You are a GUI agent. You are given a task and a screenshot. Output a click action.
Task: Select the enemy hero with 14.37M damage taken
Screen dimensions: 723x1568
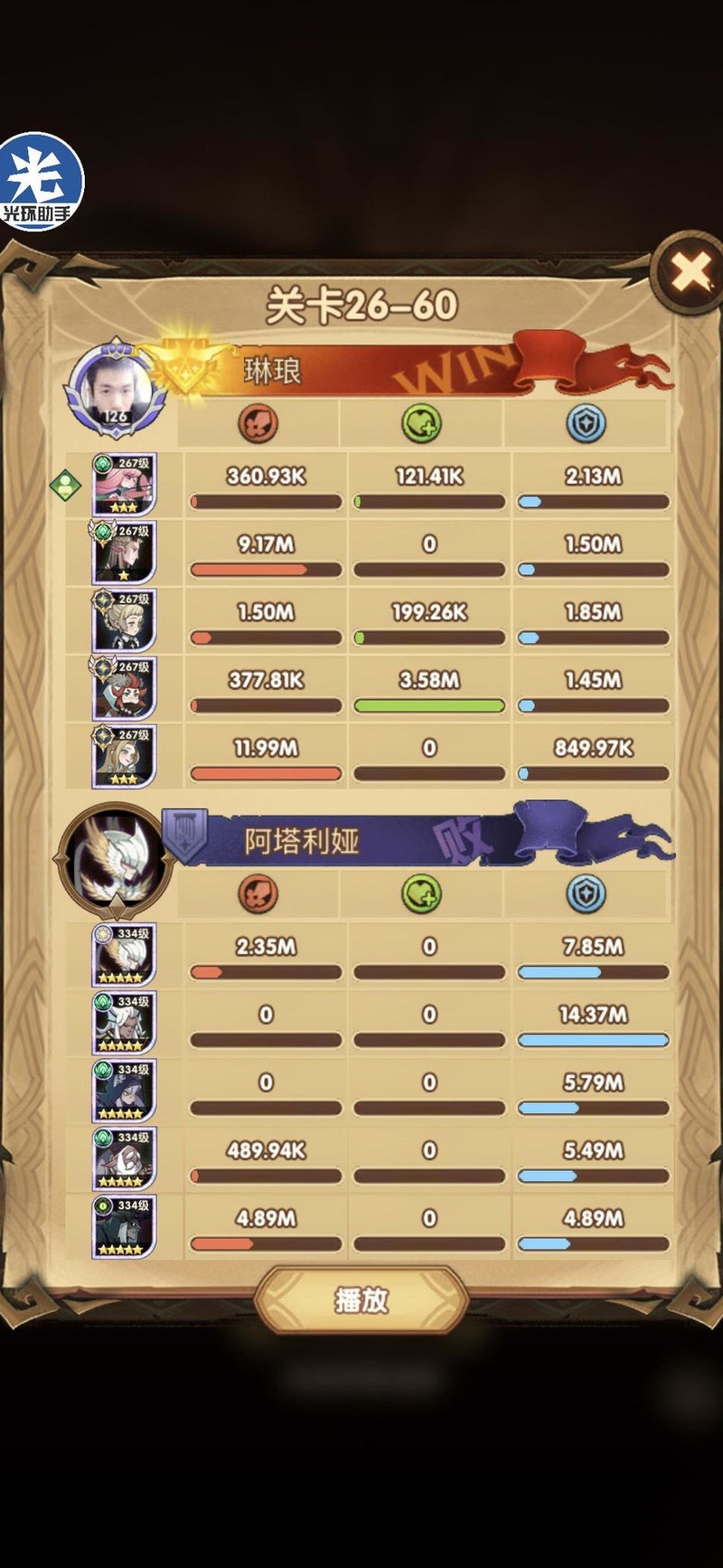click(x=124, y=1023)
